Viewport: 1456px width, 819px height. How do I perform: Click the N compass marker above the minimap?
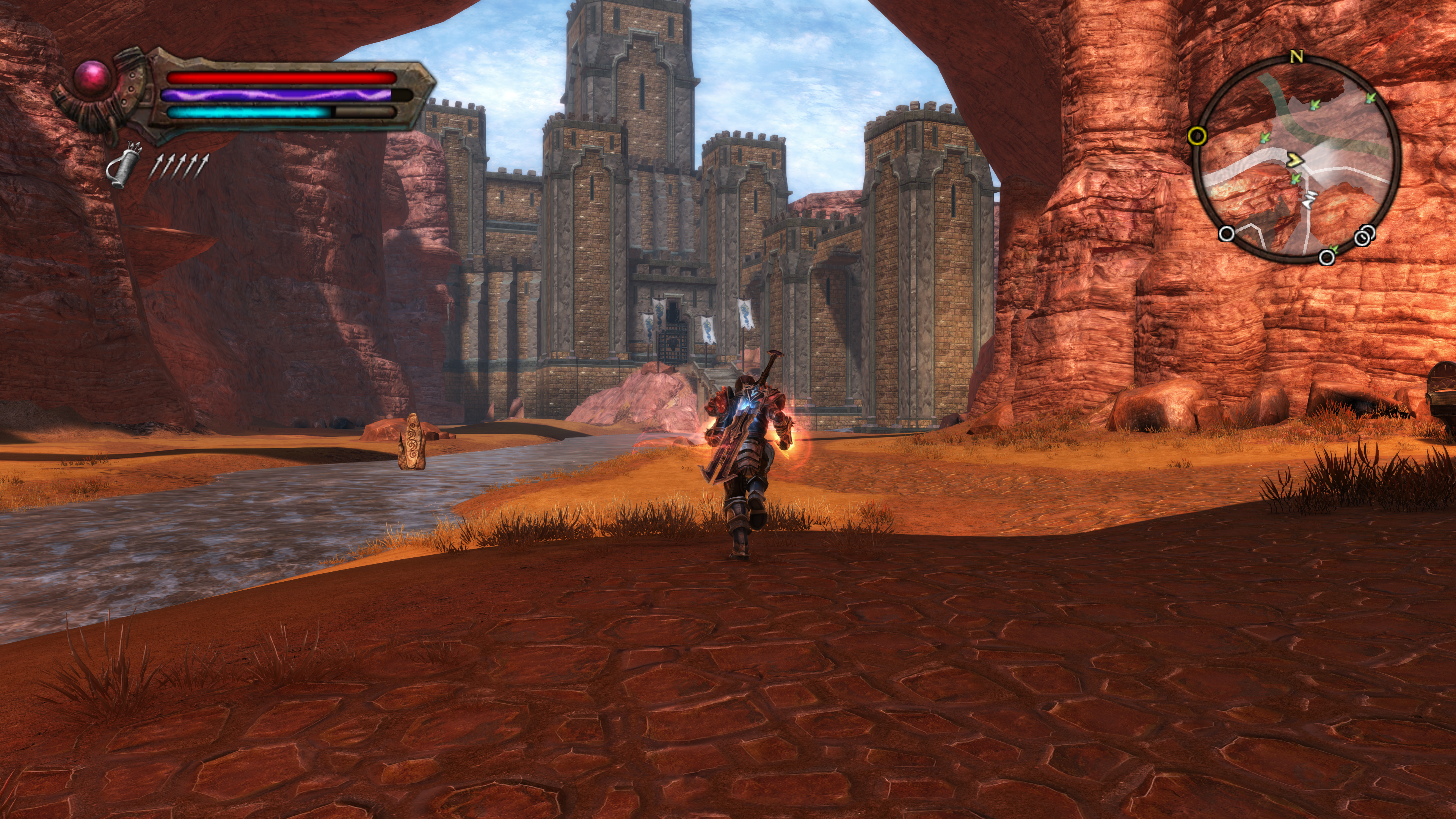(x=1297, y=57)
